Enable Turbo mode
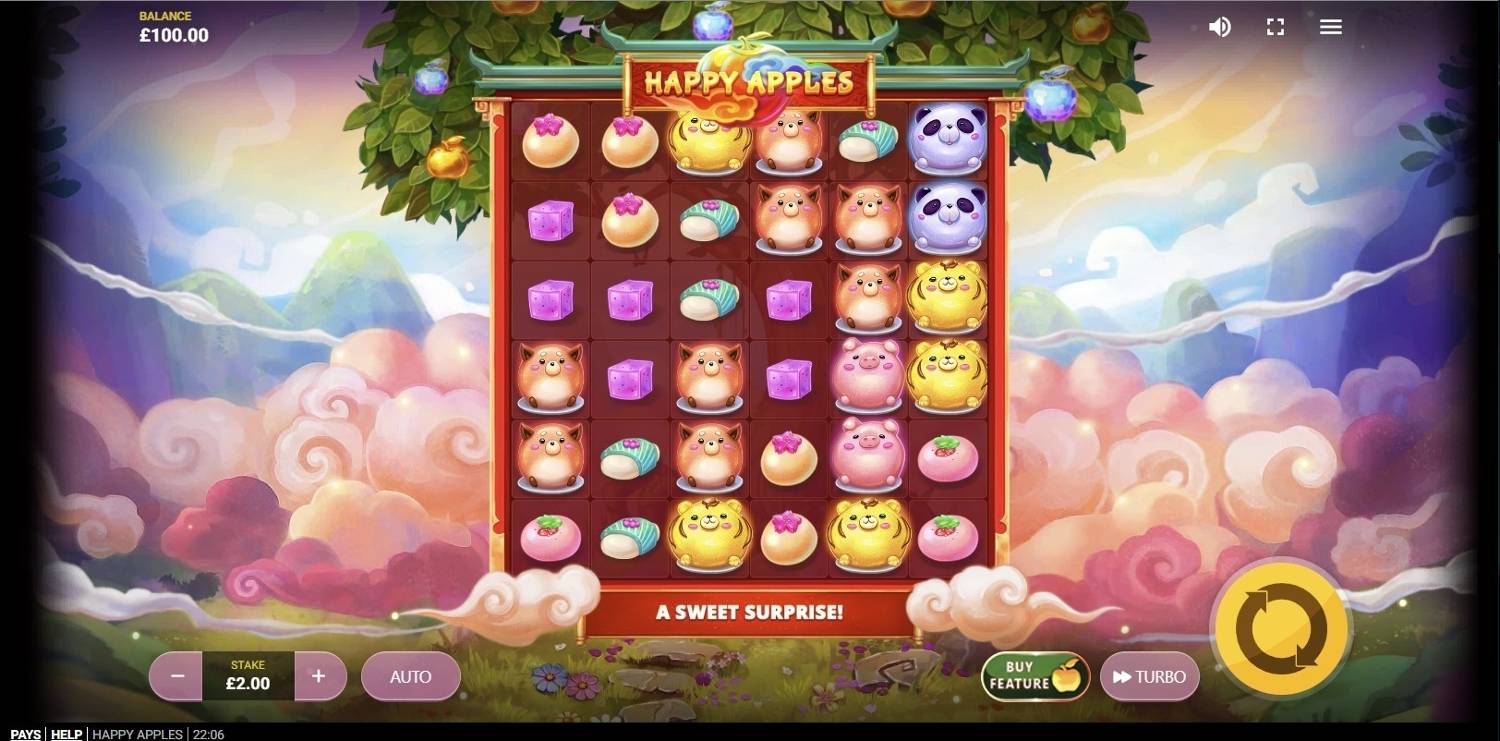The image size is (1500, 741). (x=1150, y=676)
